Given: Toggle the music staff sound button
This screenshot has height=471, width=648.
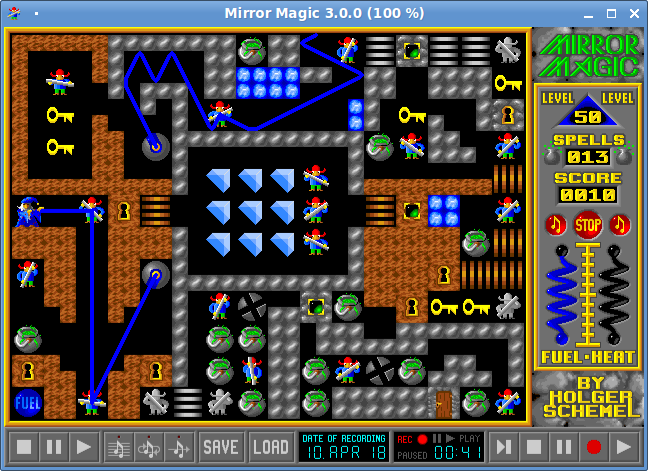Looking at the screenshot, I should tap(120, 446).
